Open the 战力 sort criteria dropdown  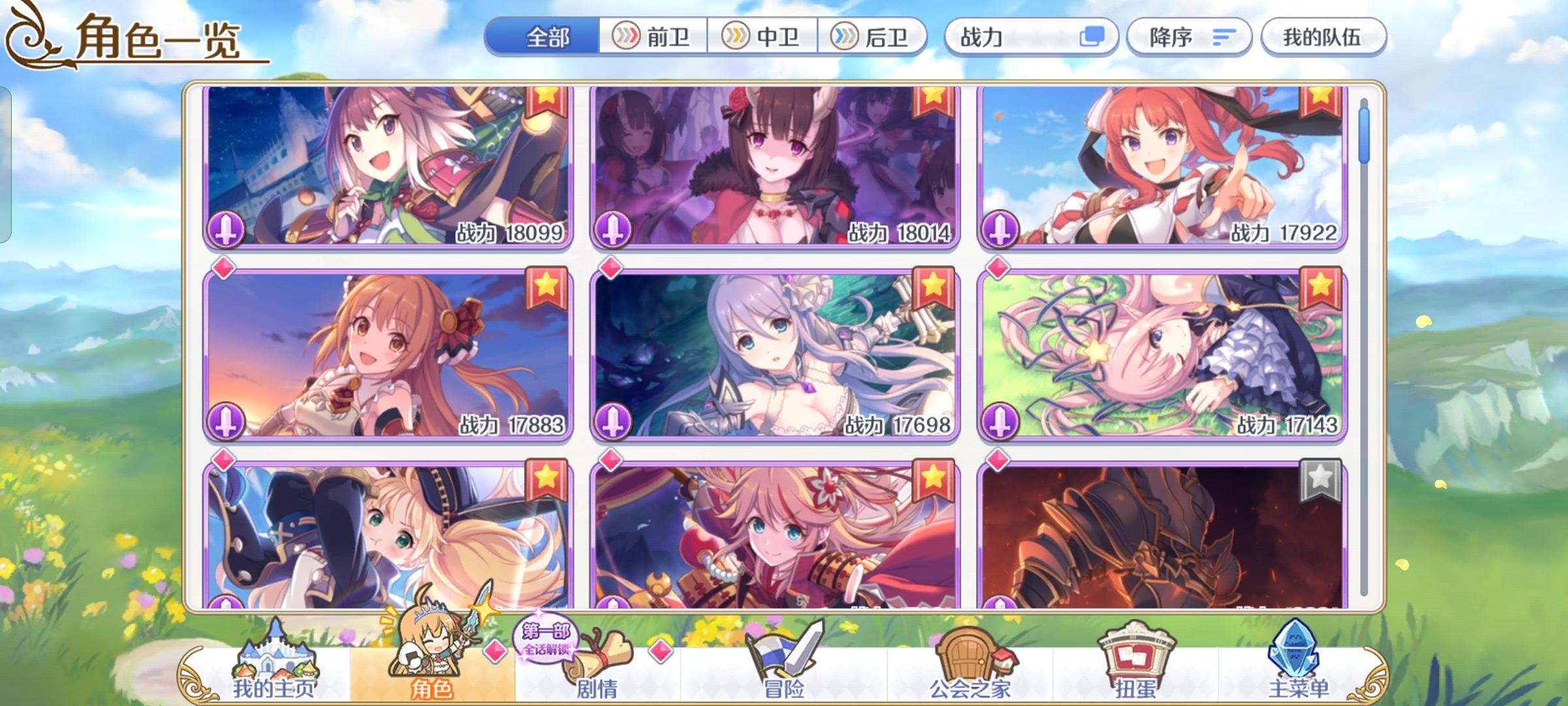(1026, 37)
